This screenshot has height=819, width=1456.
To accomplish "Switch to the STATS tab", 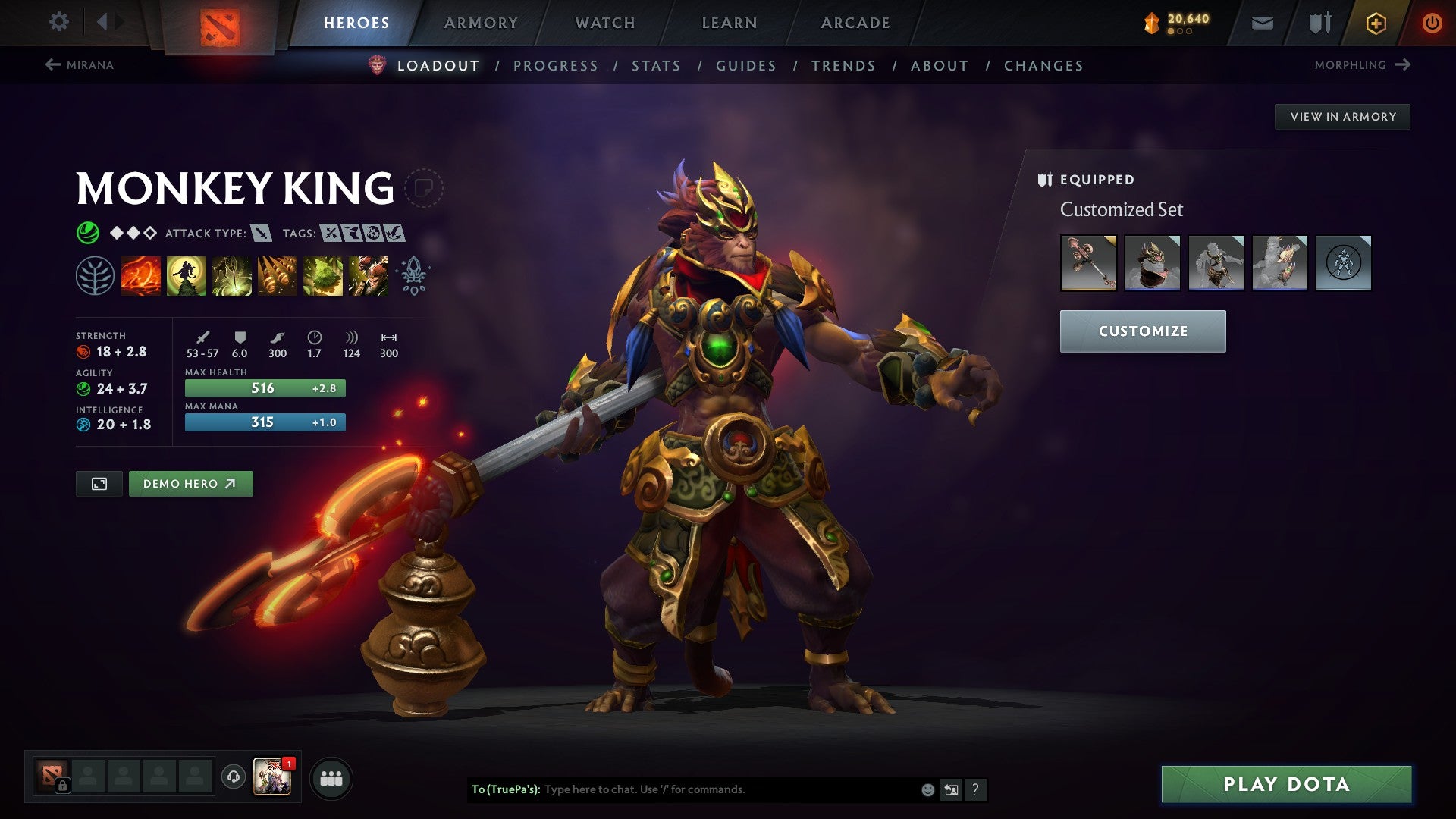I will coord(656,66).
